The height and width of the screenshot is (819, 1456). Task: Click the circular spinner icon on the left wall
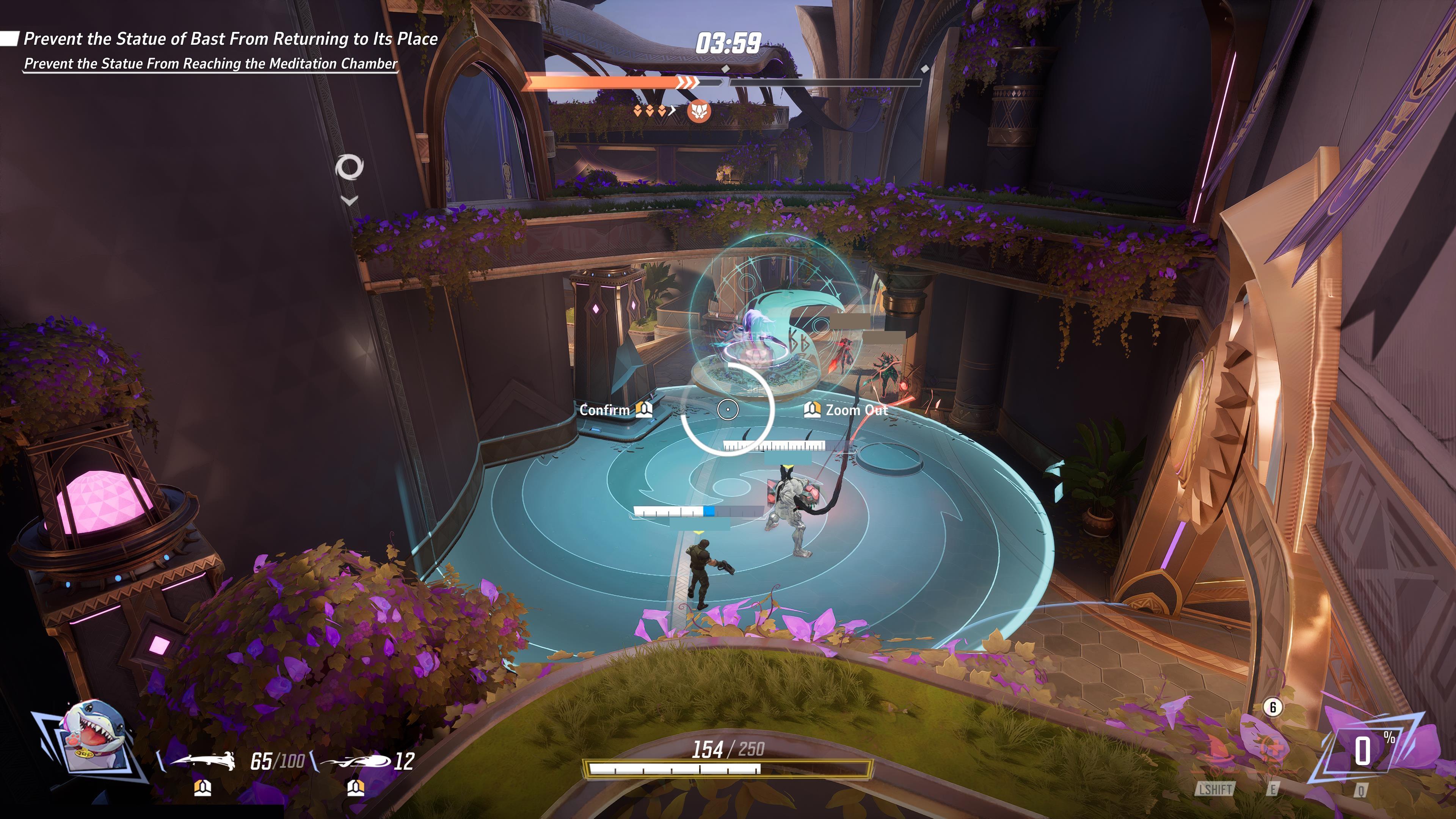point(350,167)
